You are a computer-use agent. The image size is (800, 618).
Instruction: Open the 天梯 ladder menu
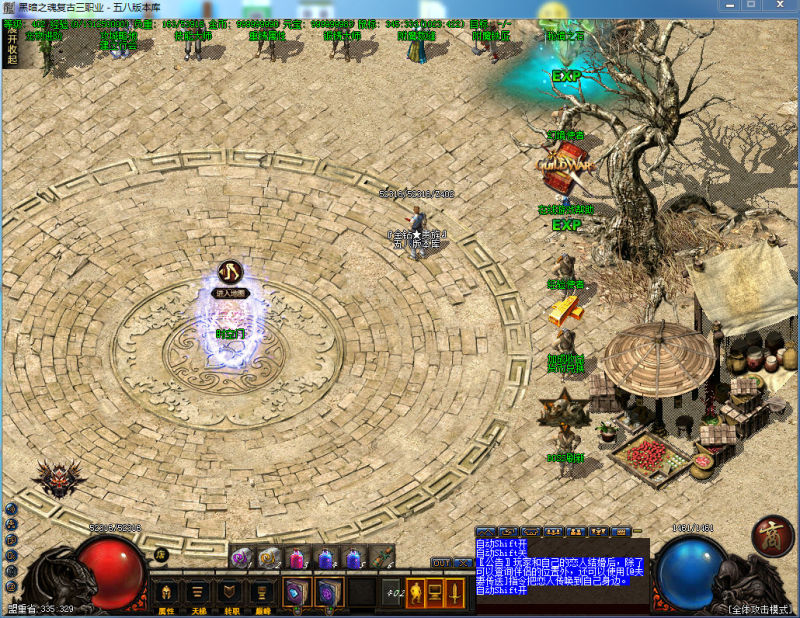coord(199,594)
